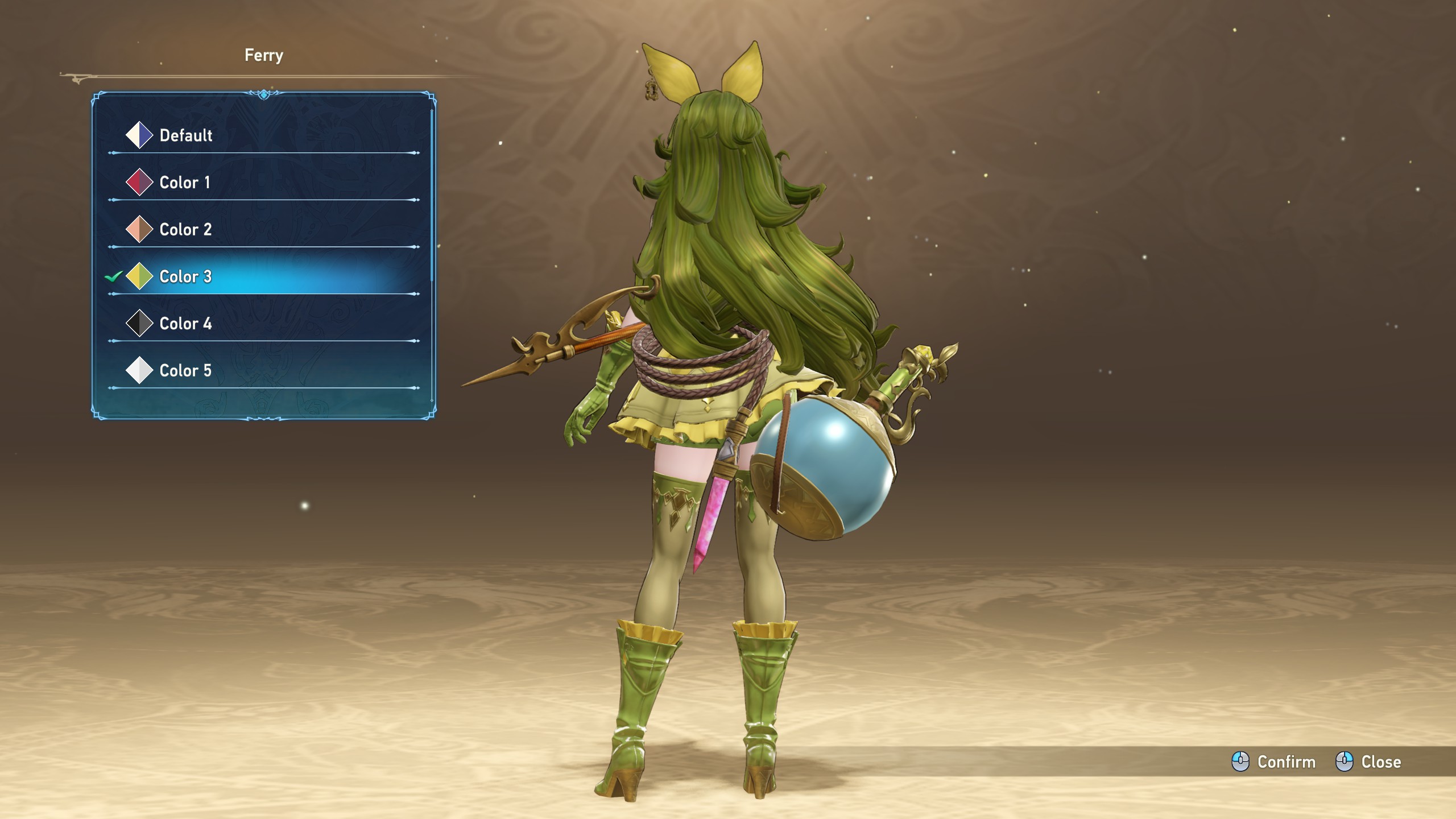Choose the Color 1 option
Screen dimensions: 1456x819
pos(184,183)
